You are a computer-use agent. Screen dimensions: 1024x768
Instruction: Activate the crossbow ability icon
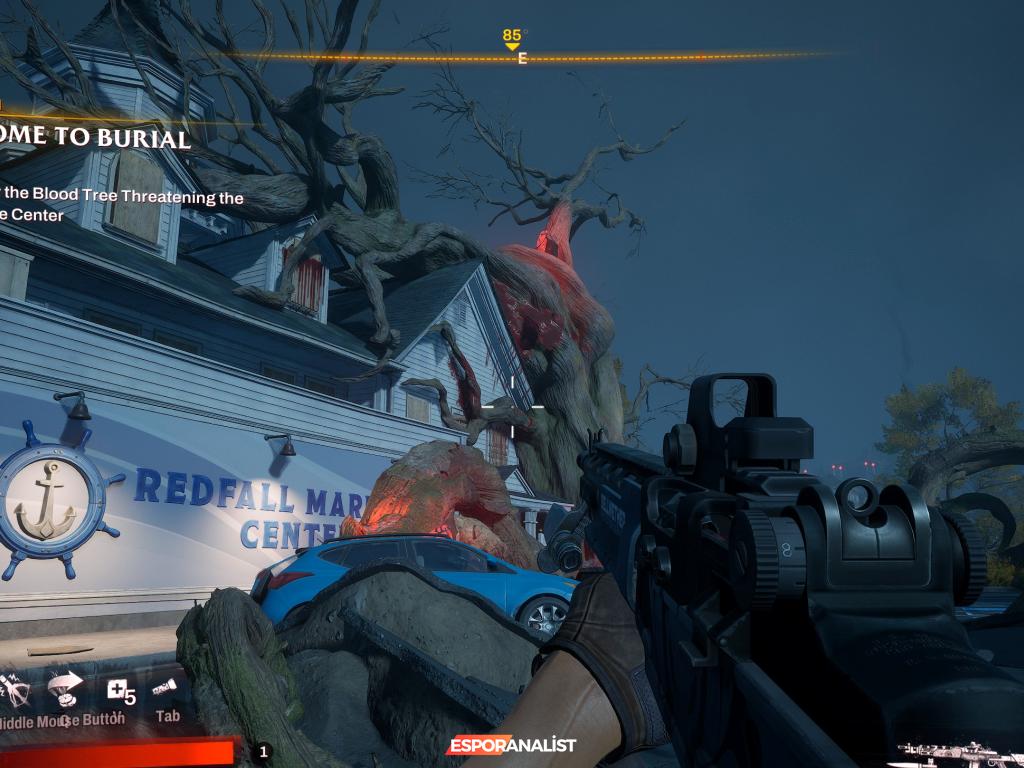click(14, 689)
